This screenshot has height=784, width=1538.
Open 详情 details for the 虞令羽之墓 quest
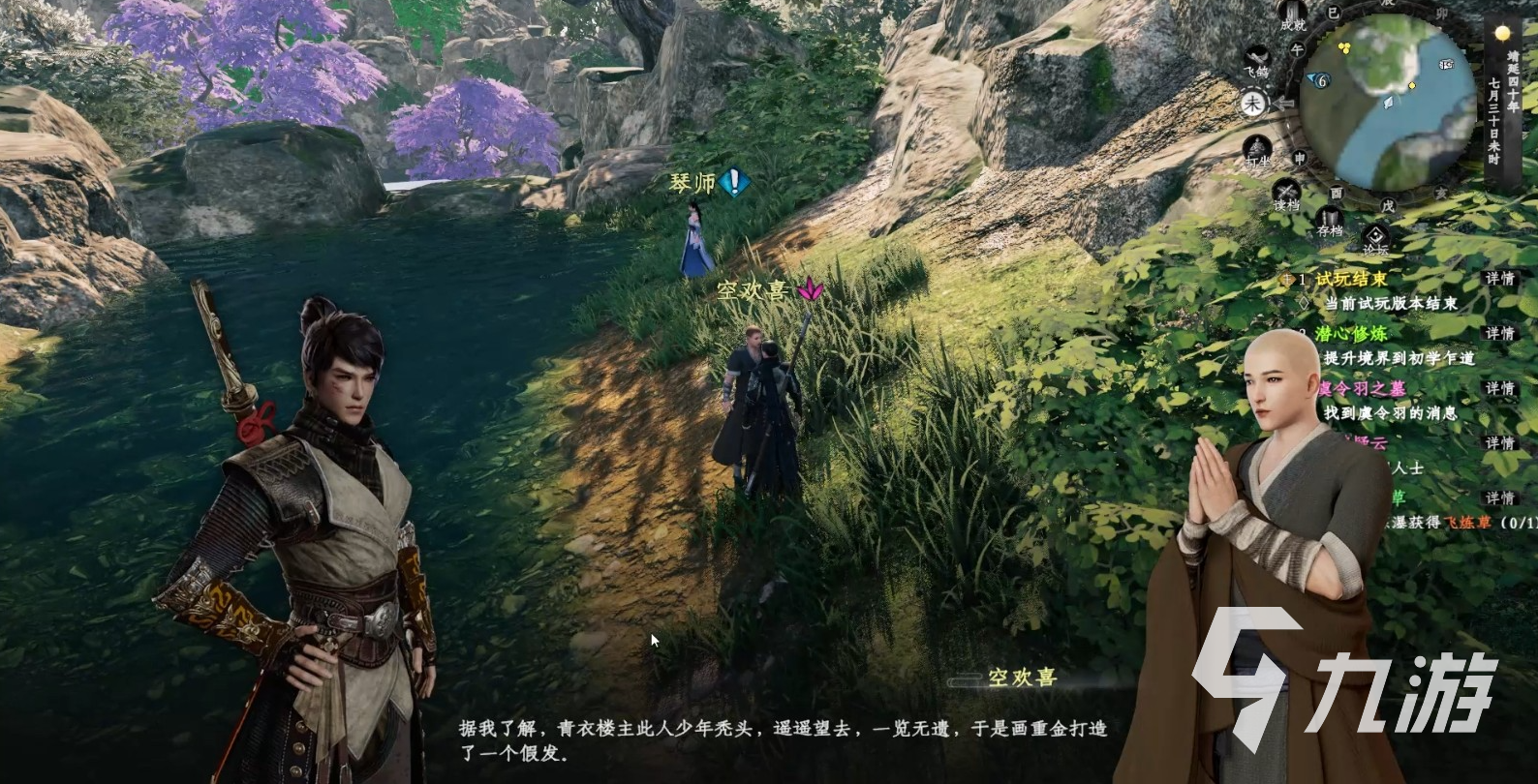1499,388
